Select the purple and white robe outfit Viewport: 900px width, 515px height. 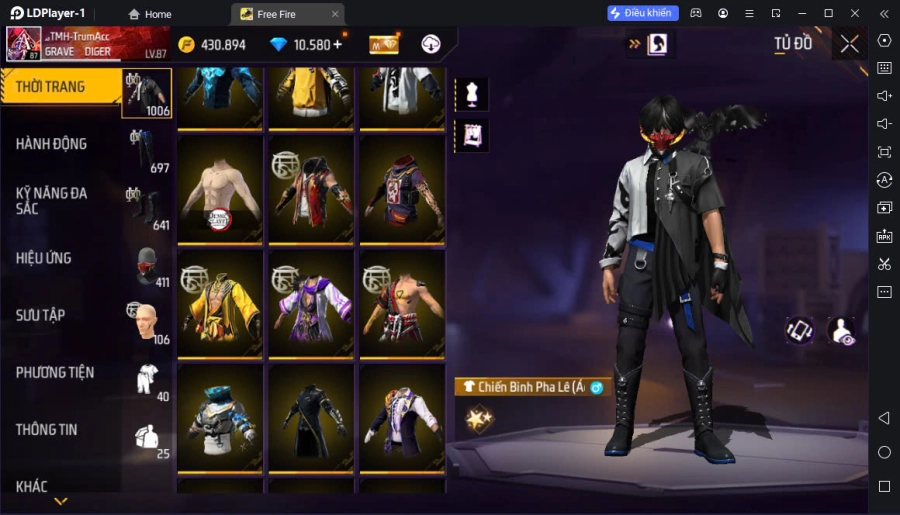(x=311, y=303)
